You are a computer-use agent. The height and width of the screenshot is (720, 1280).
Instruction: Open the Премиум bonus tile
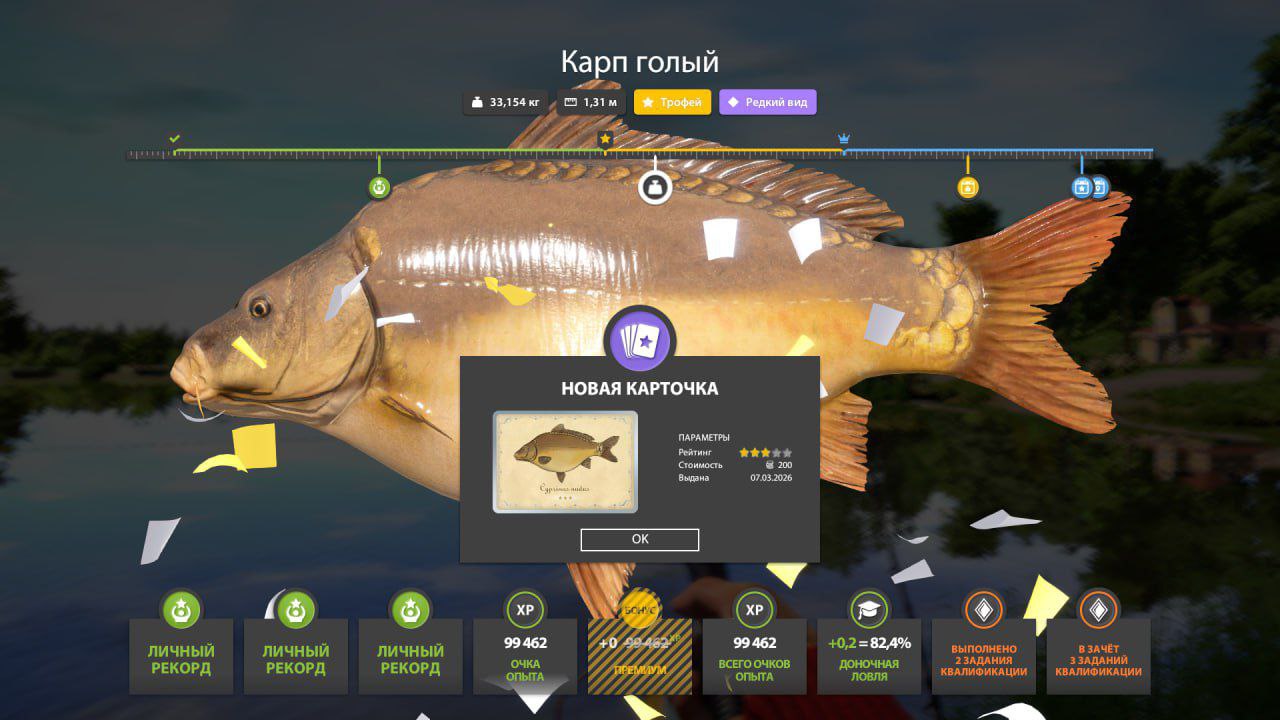(x=639, y=655)
